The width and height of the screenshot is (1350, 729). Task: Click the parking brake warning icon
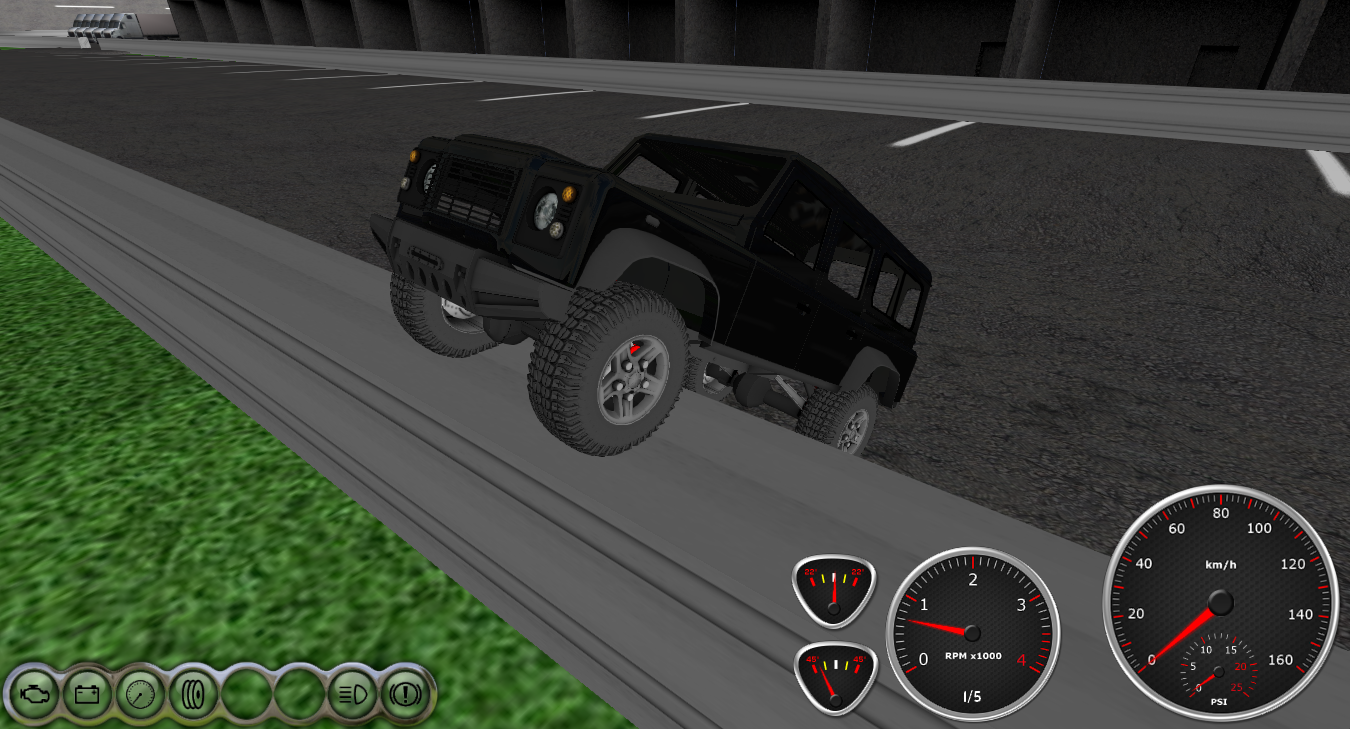[406, 692]
